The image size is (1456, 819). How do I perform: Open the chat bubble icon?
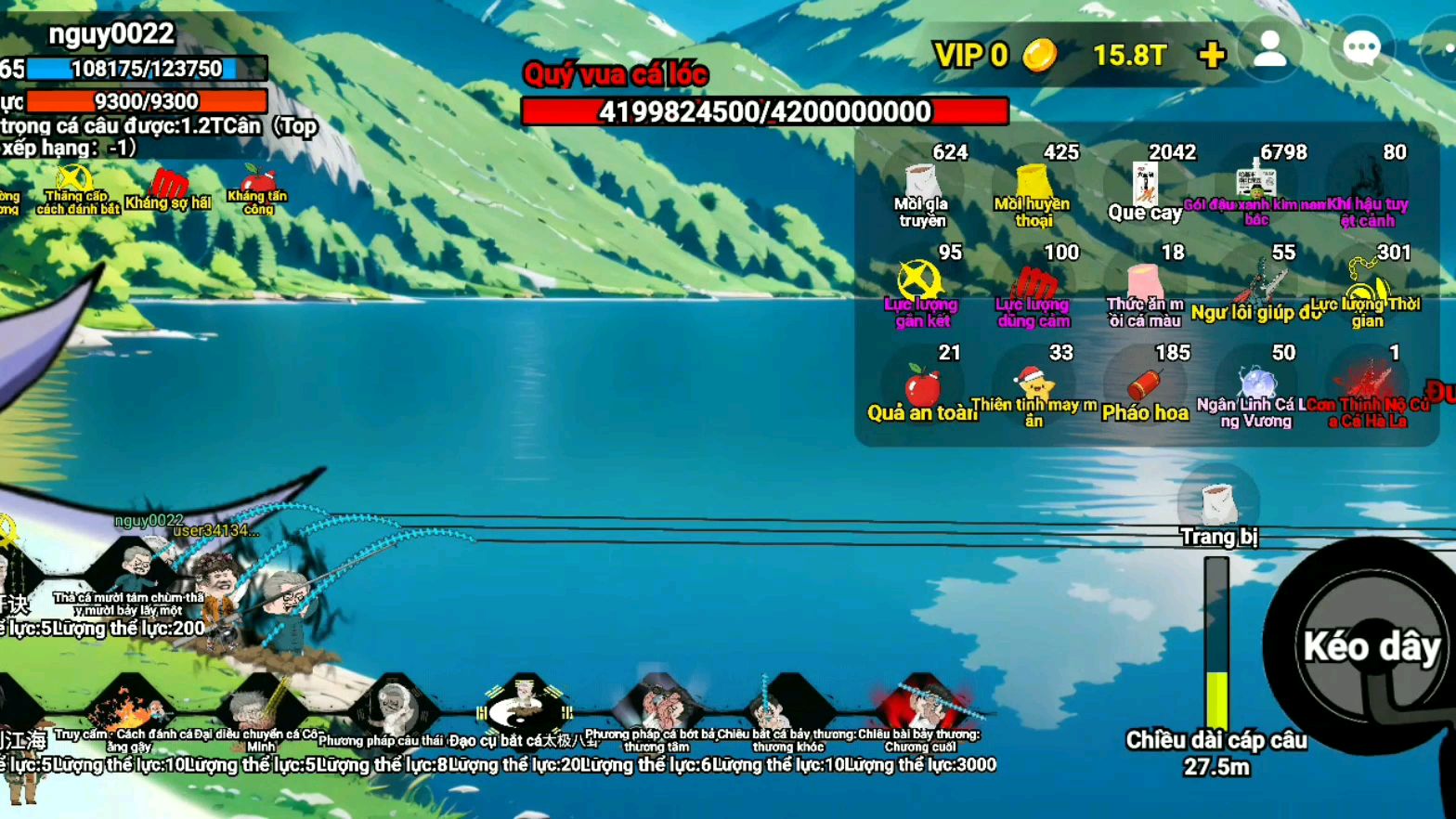tap(1361, 49)
